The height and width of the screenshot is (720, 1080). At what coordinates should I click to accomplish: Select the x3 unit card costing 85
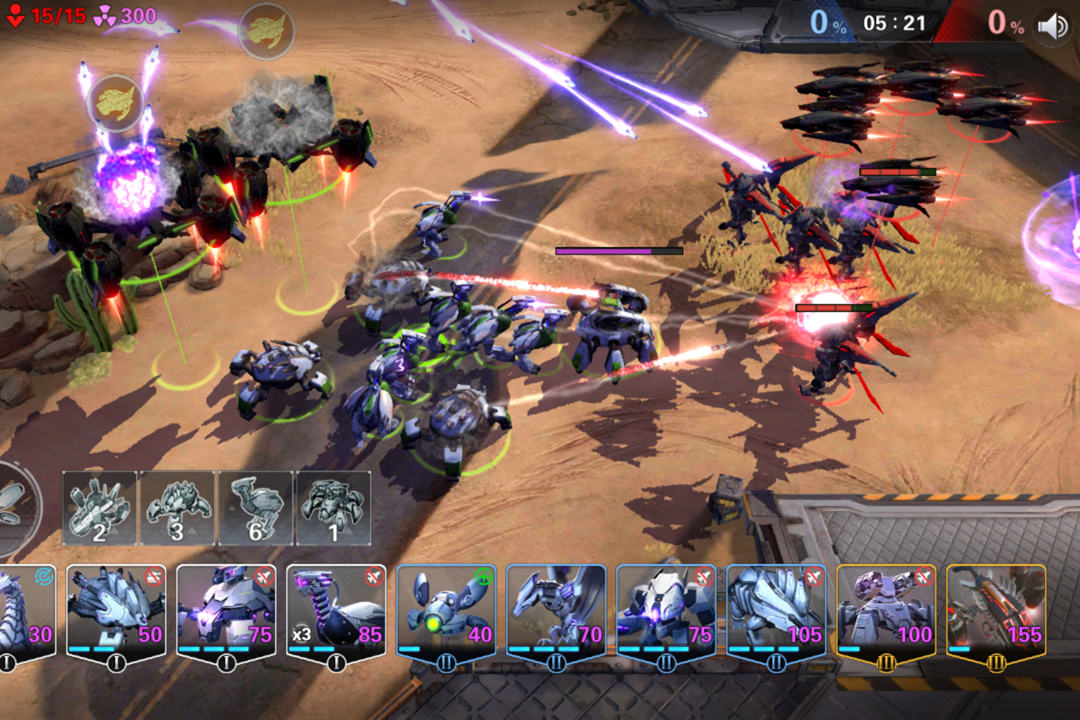[x=335, y=612]
